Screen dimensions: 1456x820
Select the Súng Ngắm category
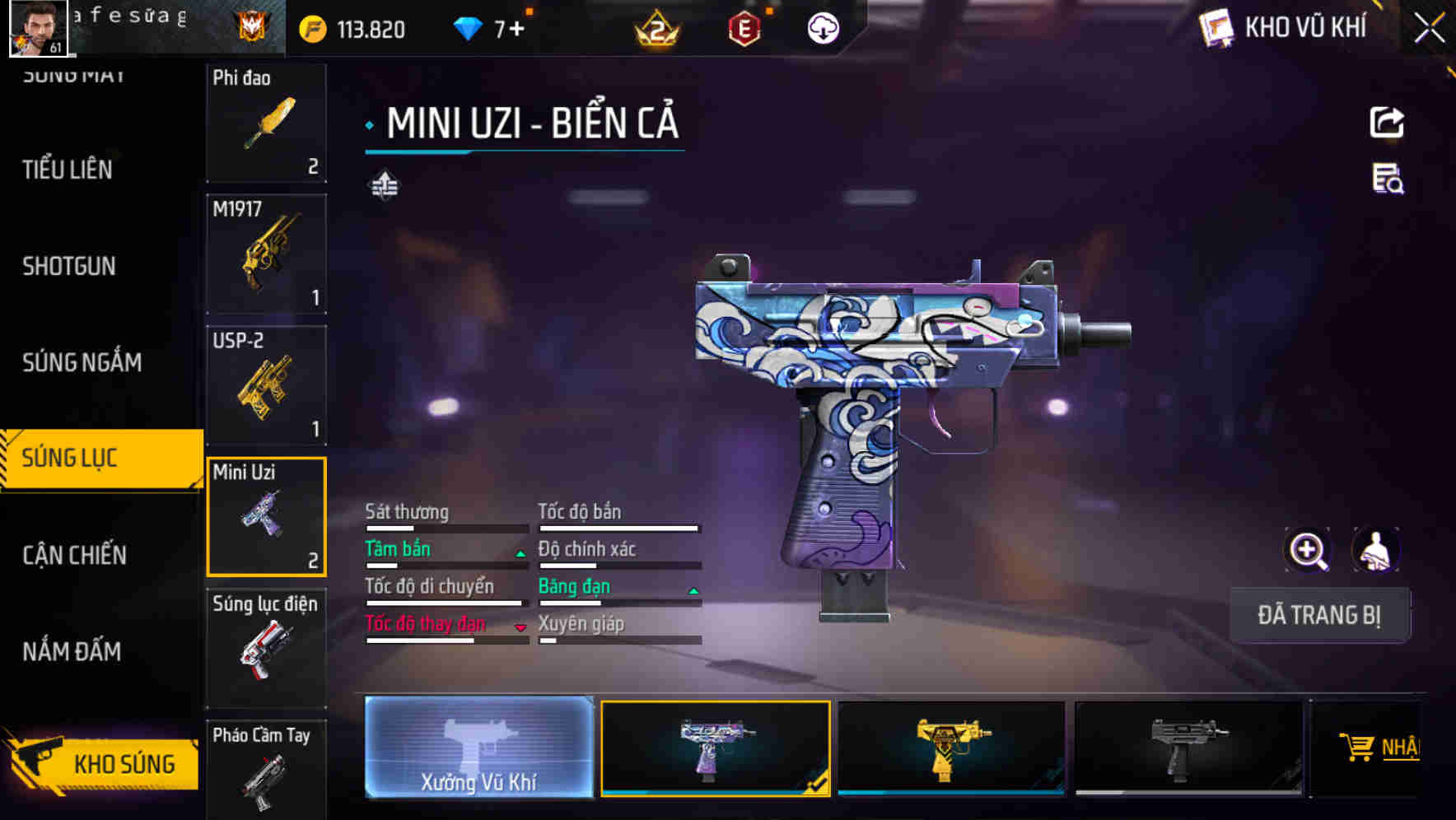[x=82, y=362]
